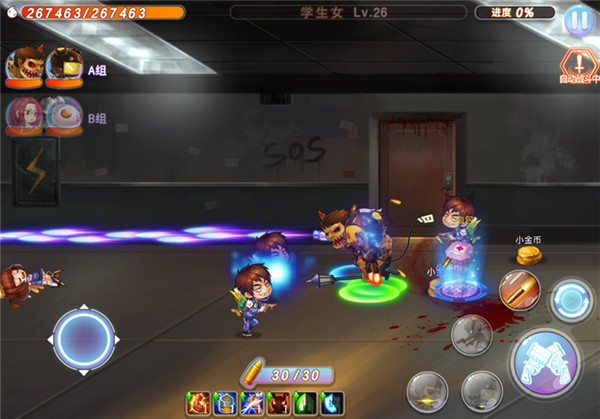The width and height of the screenshot is (600, 419).
Task: Tap the circular arrows swap button
Action: pyautogui.click(x=573, y=300)
